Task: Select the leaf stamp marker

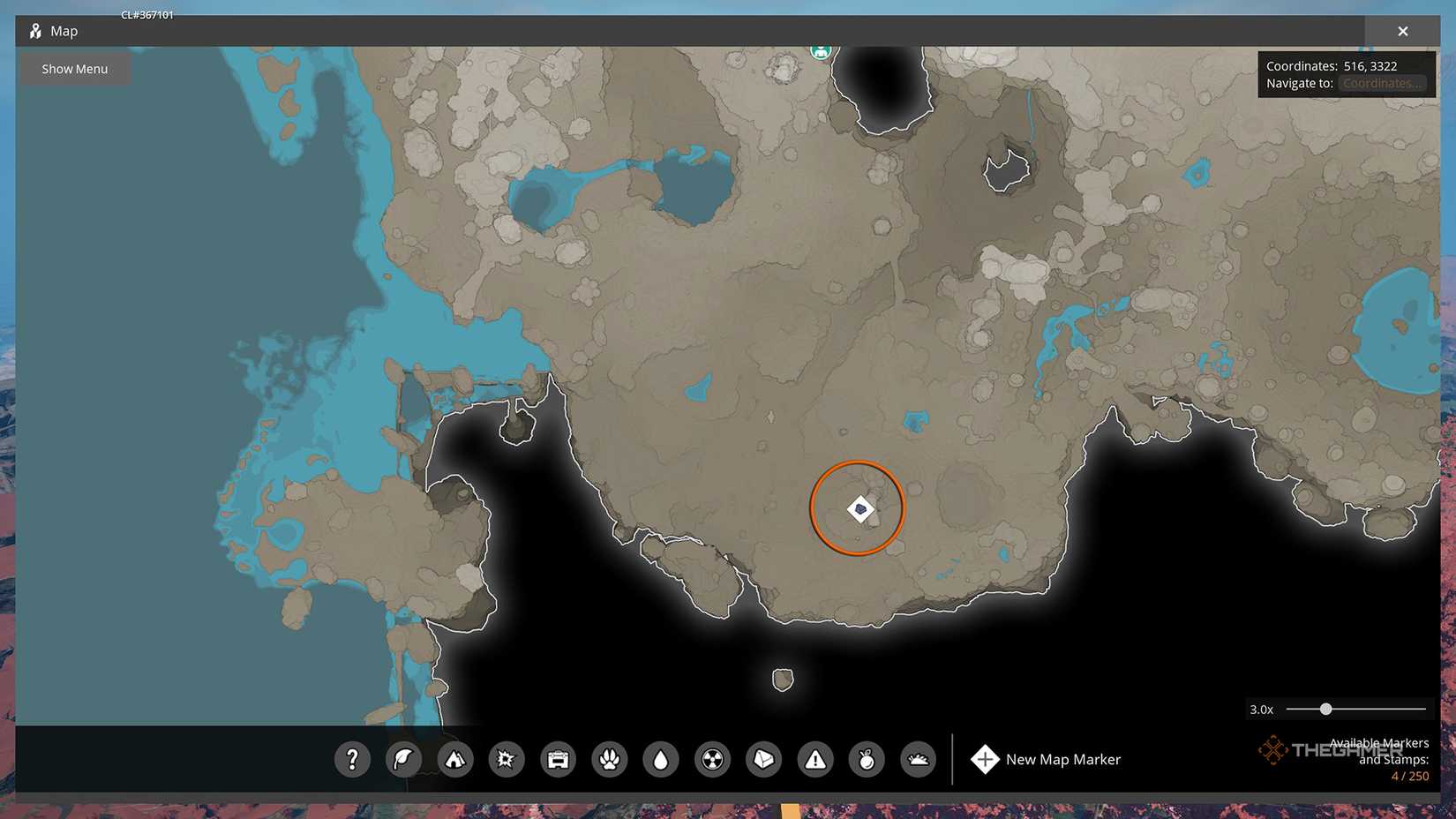Action: point(403,759)
